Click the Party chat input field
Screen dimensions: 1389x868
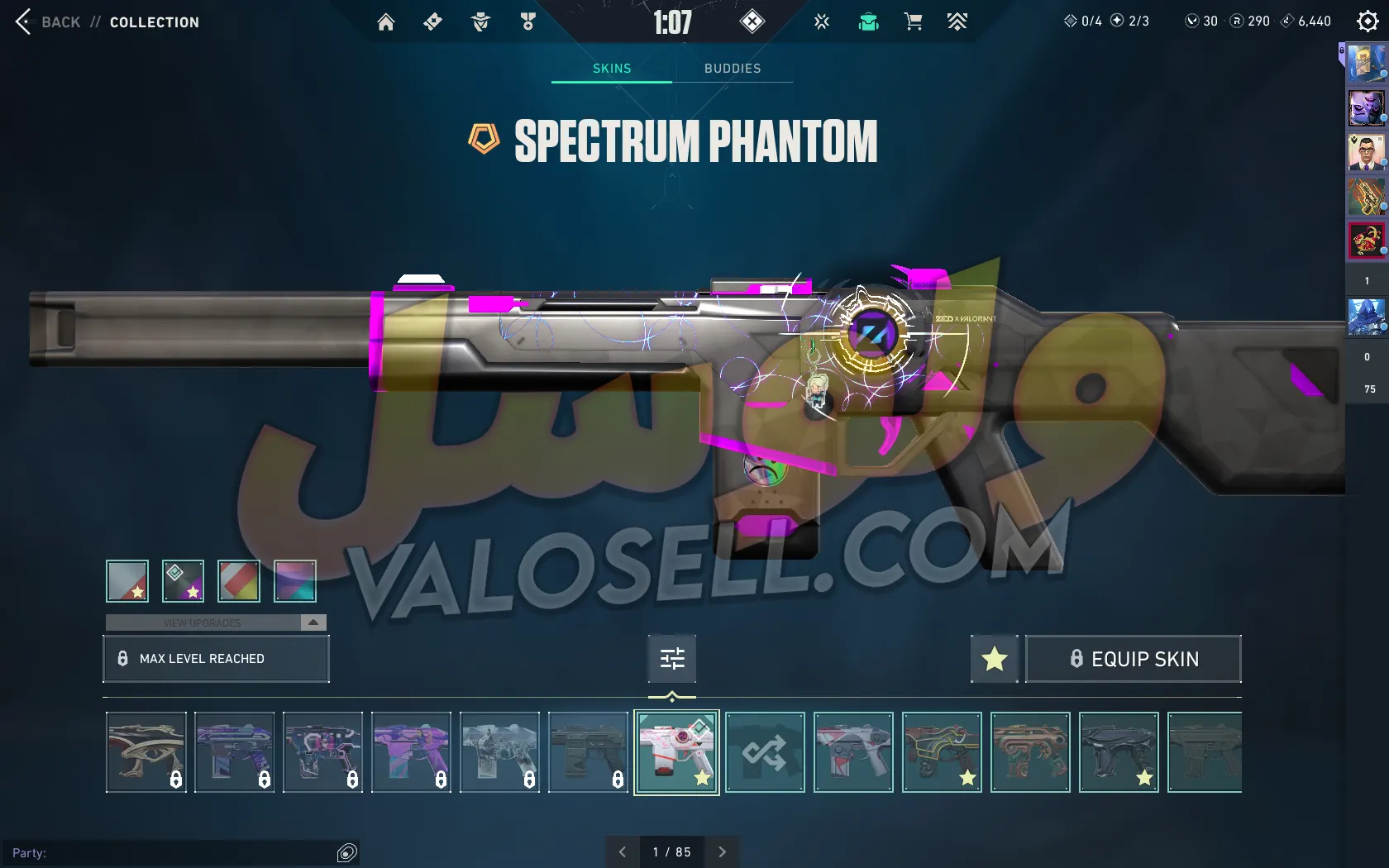click(x=174, y=853)
